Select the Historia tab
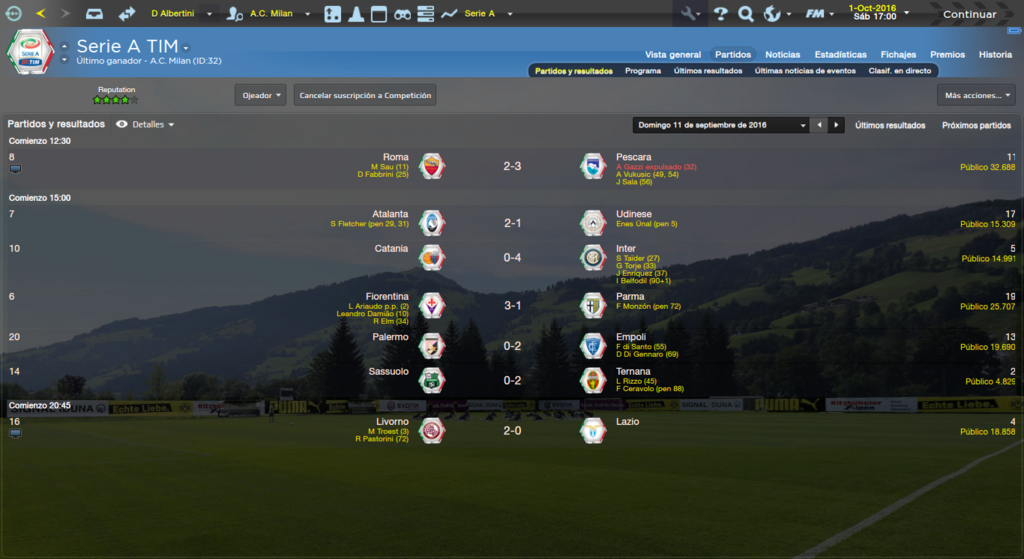The height and width of the screenshot is (559, 1024). coord(995,54)
